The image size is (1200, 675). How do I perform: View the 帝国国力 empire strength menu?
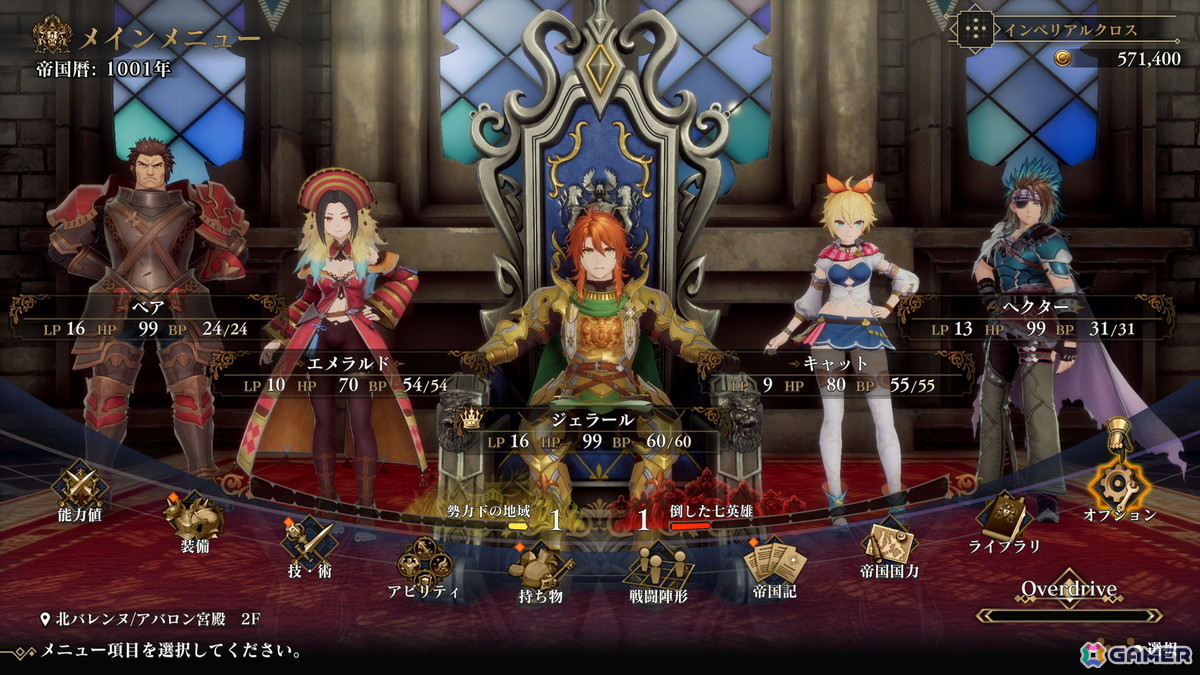pyautogui.click(x=889, y=545)
